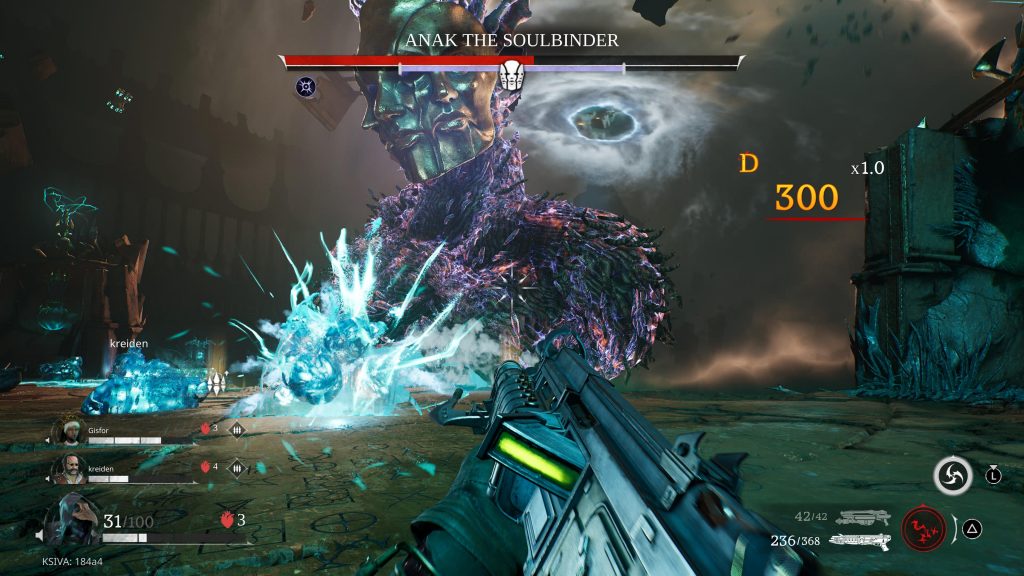Toggle the speaker icon next to Gisfor
Viewport: 1024px width, 576px height.
46,439
